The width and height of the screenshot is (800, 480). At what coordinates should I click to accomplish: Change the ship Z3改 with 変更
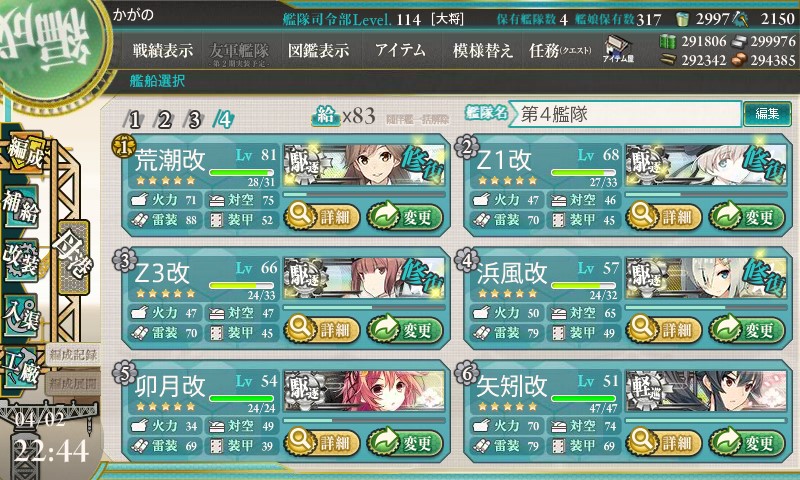(404, 328)
